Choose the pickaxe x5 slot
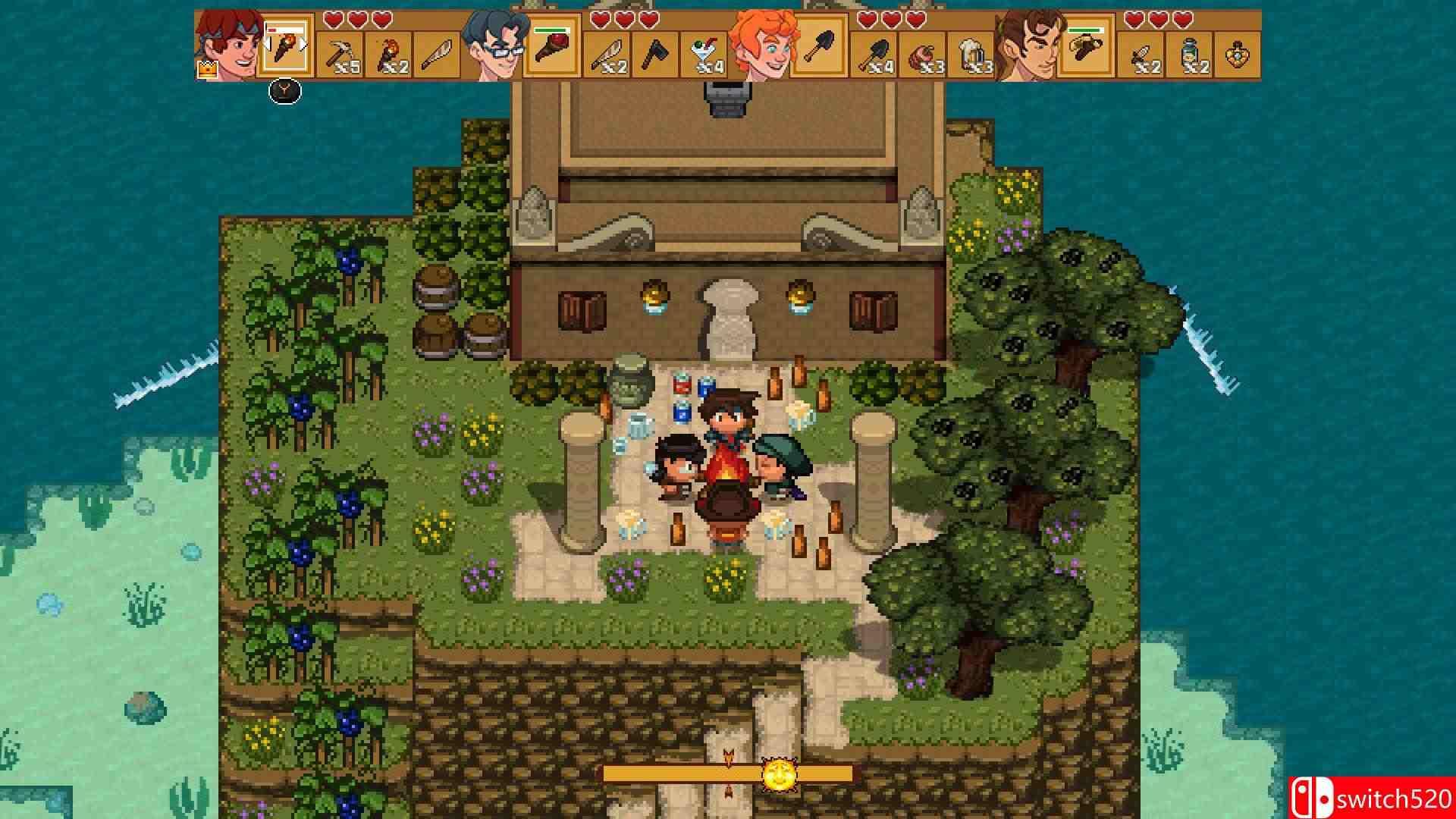Viewport: 1456px width, 819px height. tap(340, 55)
